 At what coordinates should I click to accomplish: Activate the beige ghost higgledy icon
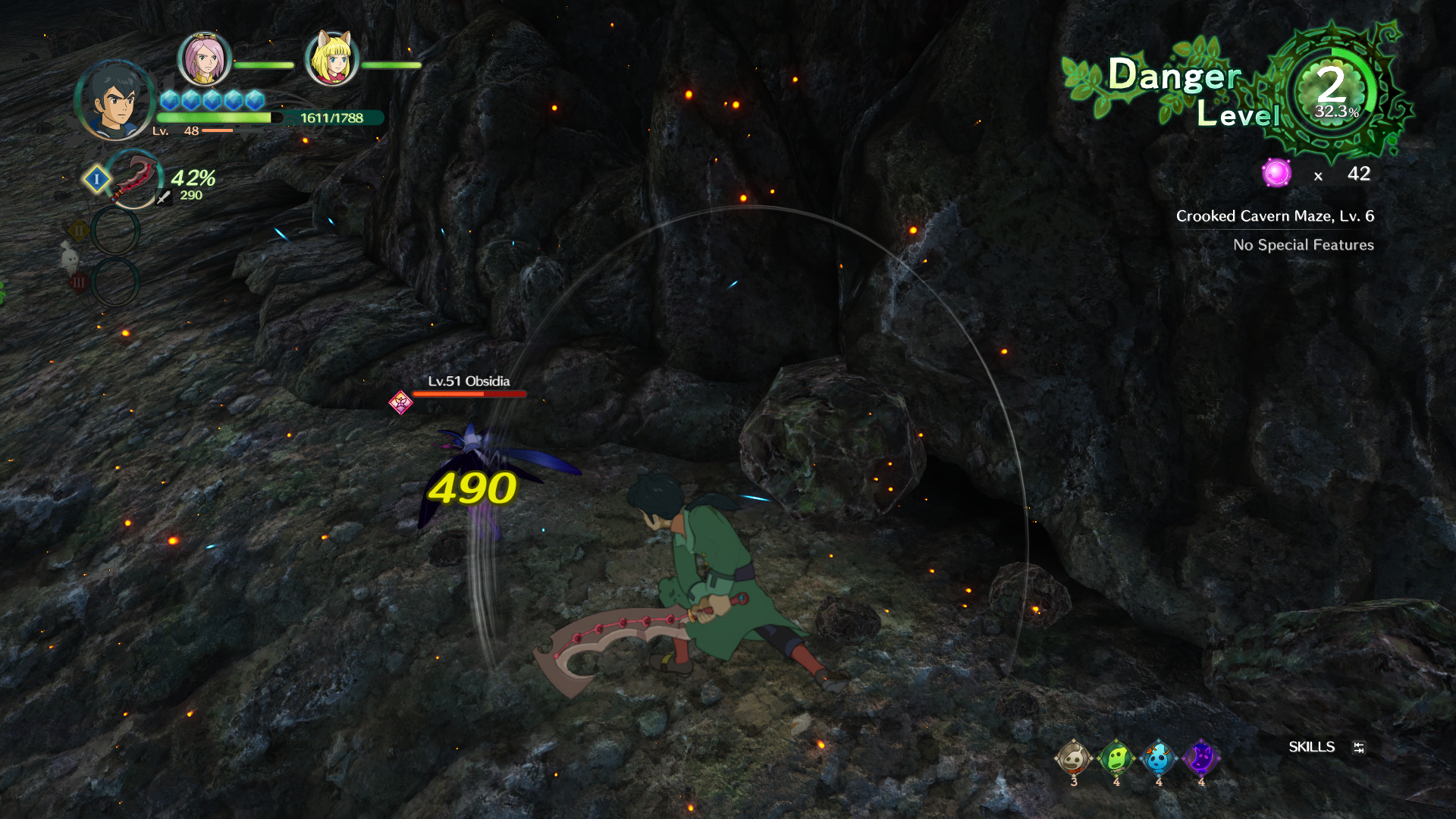point(1074,758)
